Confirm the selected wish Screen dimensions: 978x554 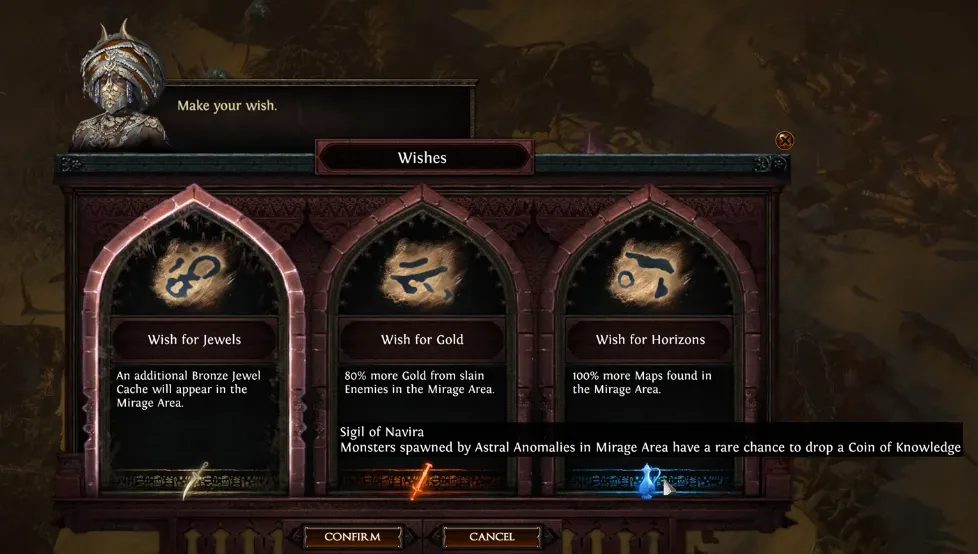click(352, 537)
